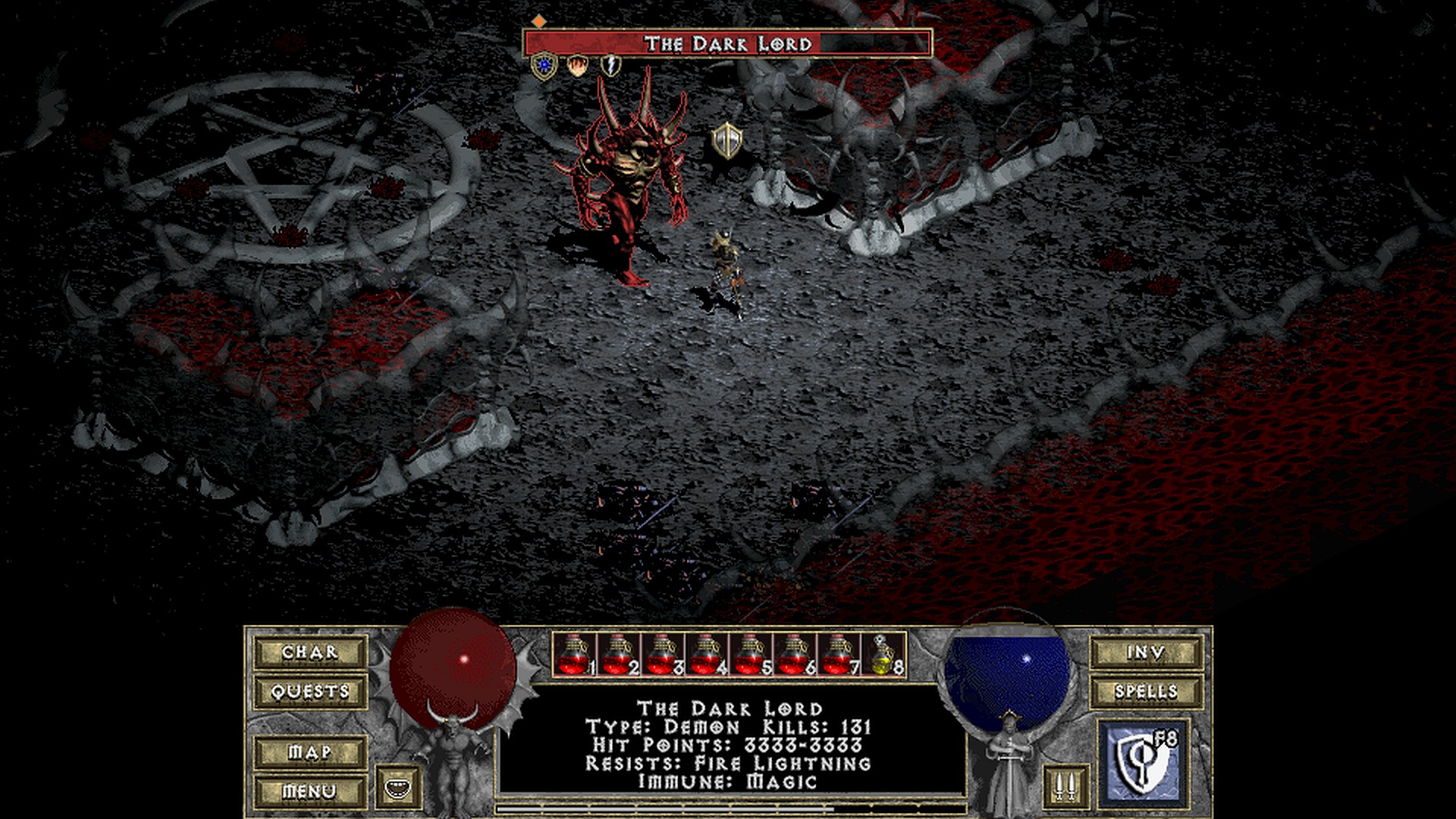1456x819 pixels.
Task: Use the red healing potion in belt slot 1
Action: pyautogui.click(x=575, y=654)
